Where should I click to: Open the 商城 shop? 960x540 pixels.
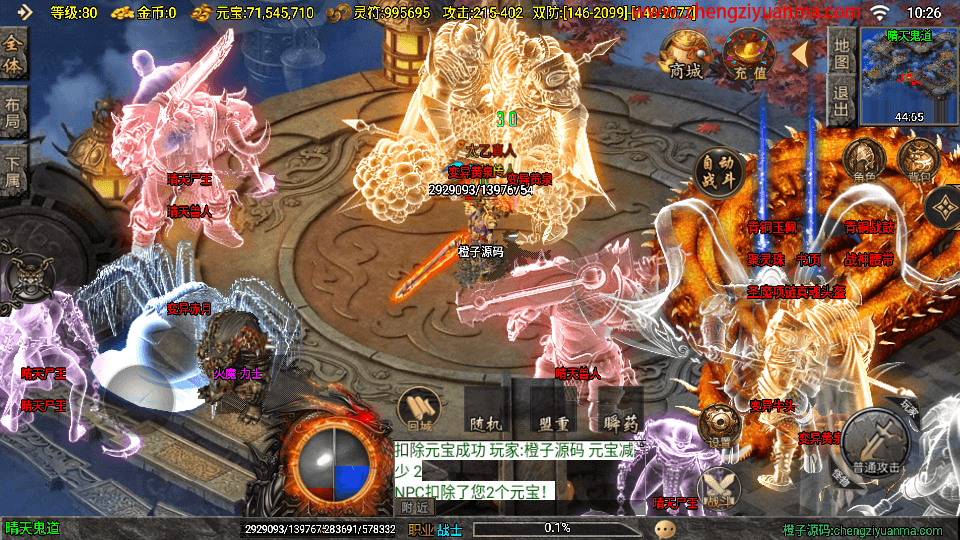click(686, 54)
